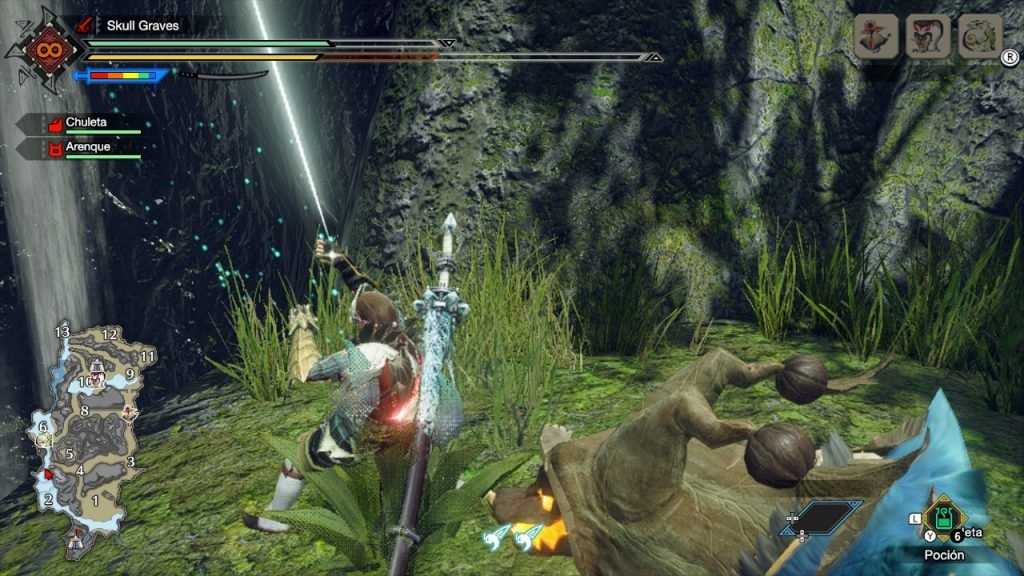Click the empty action bar panel
This screenshot has width=1024, height=576.
[822, 516]
